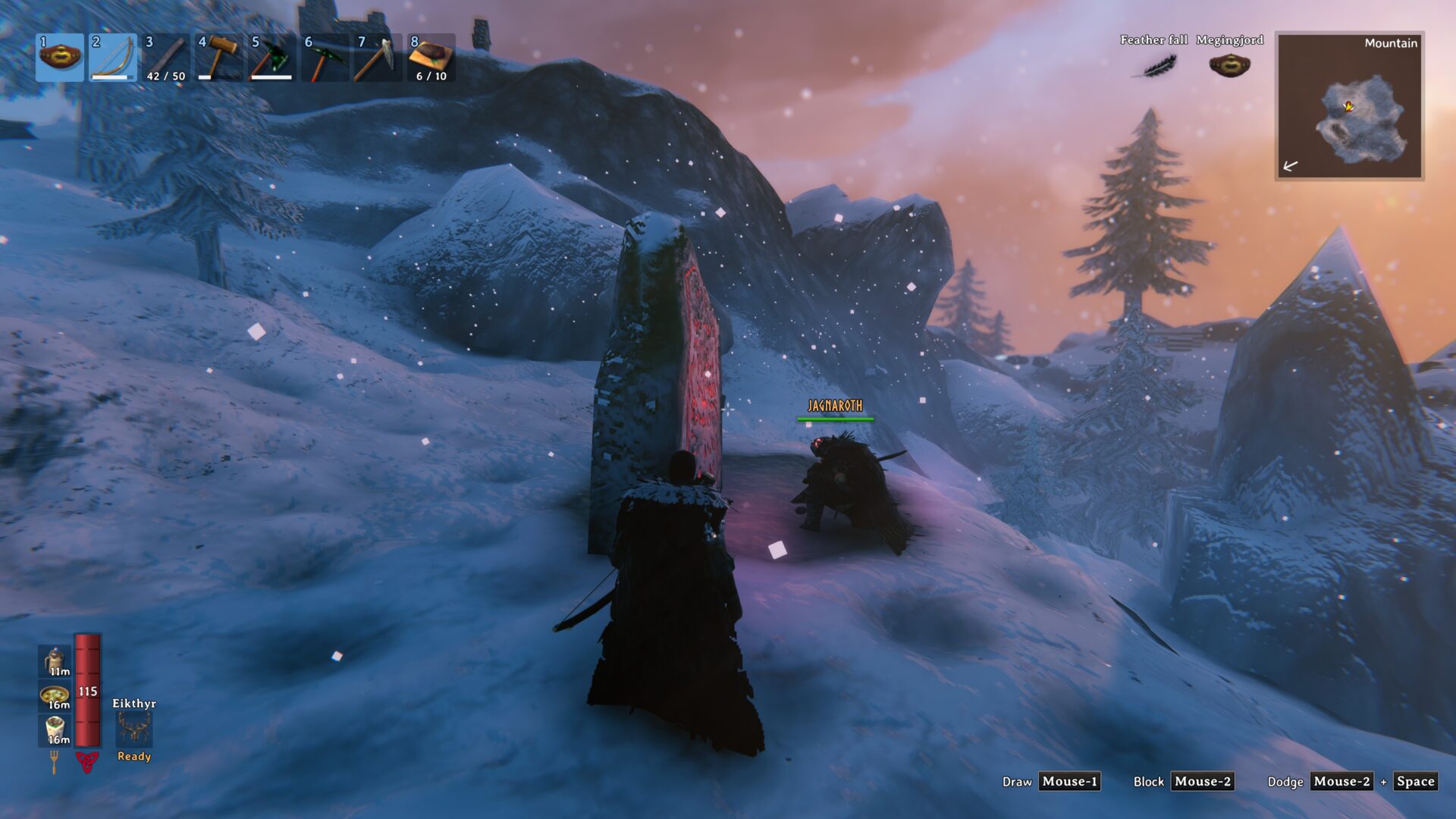Activate the Eikthyr forsaken power icon

[134, 730]
